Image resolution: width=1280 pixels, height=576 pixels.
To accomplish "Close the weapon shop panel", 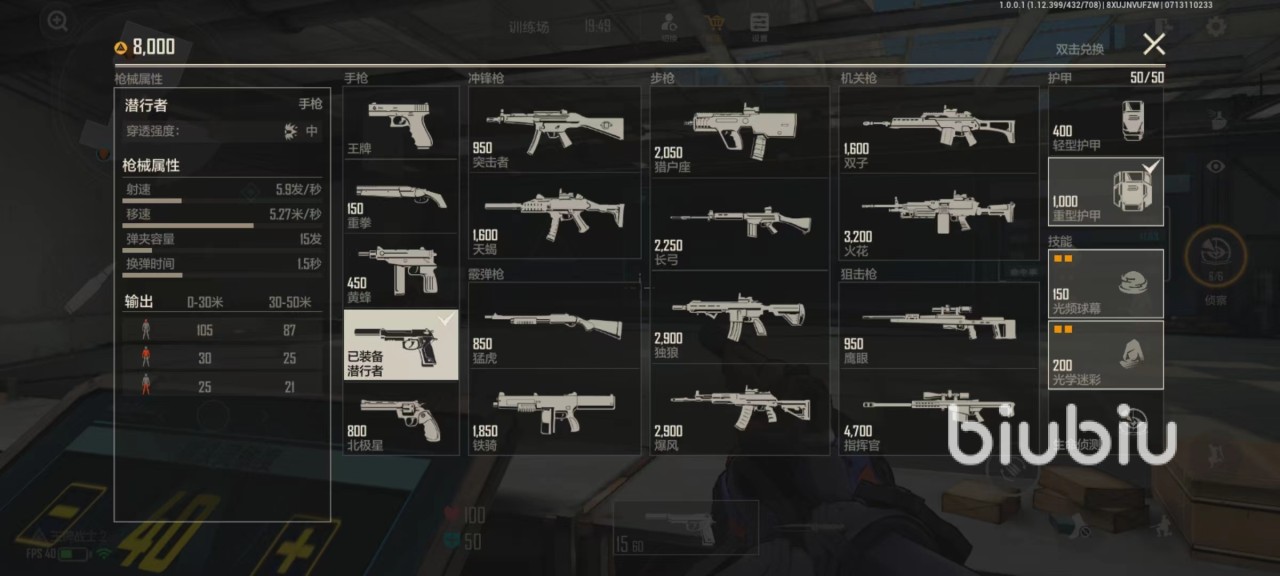I will pyautogui.click(x=1154, y=44).
